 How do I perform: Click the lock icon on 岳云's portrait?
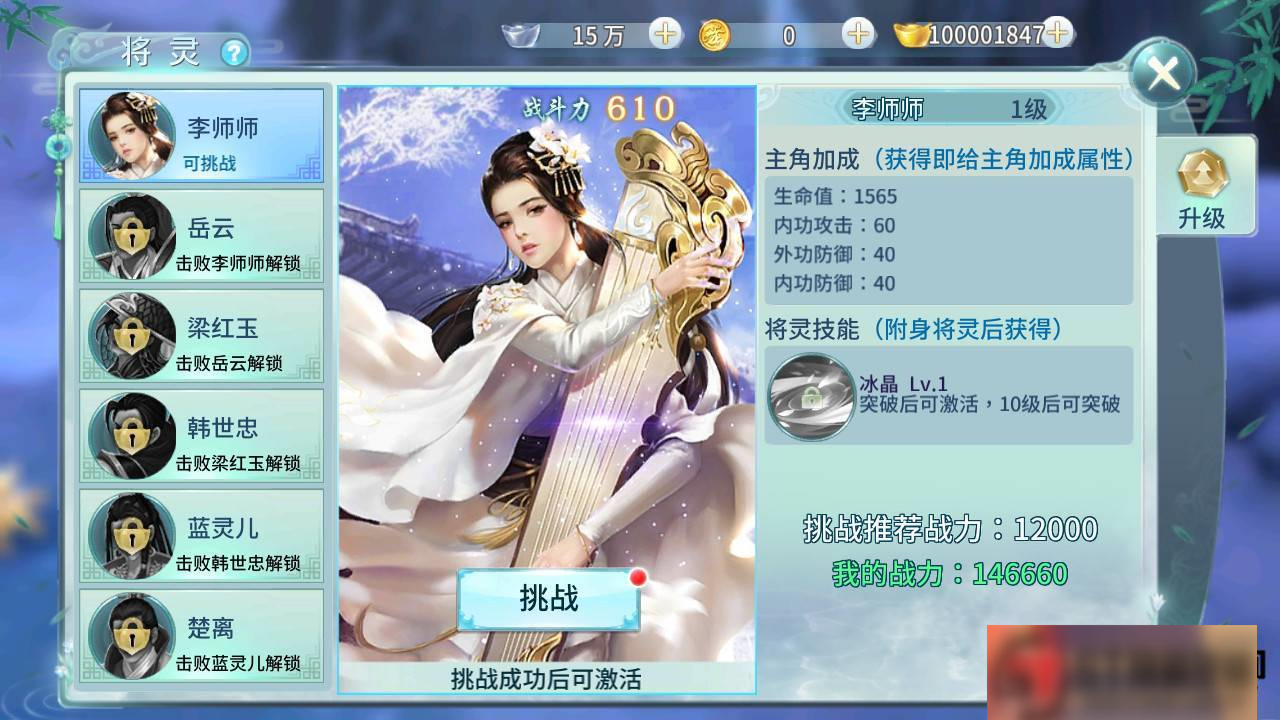[131, 236]
